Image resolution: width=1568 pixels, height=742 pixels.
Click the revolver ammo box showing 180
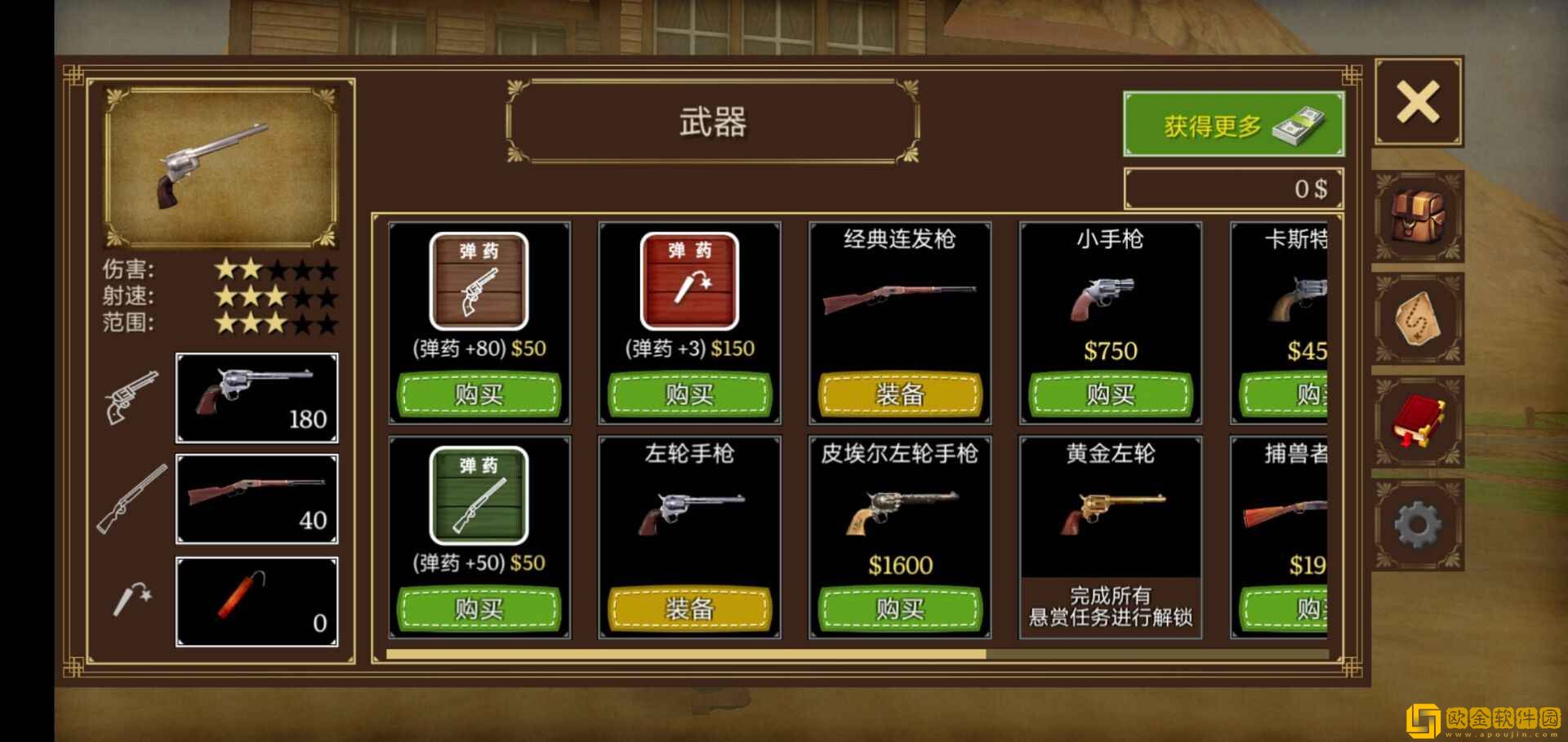[x=256, y=398]
